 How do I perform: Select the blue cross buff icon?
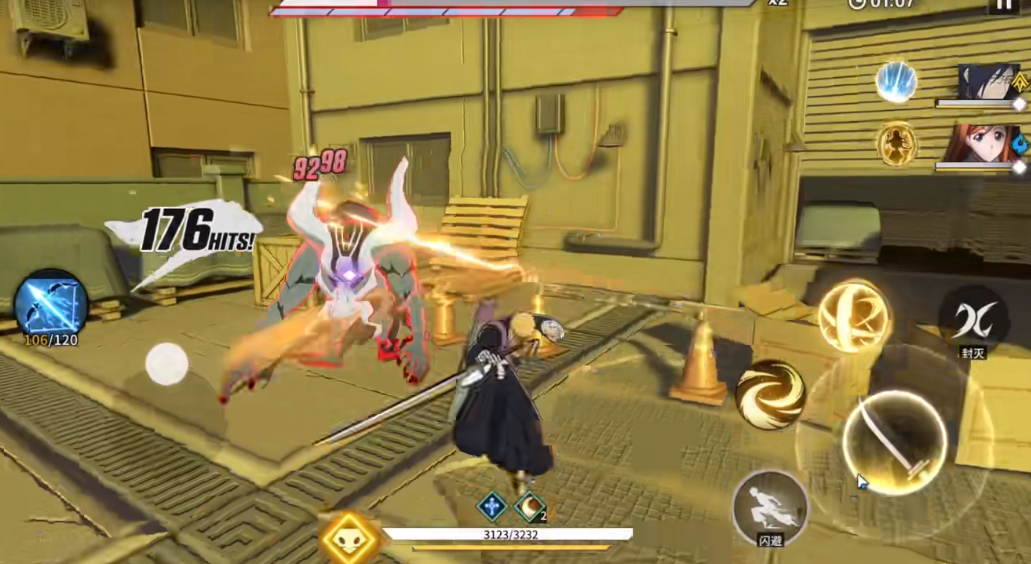491,506
